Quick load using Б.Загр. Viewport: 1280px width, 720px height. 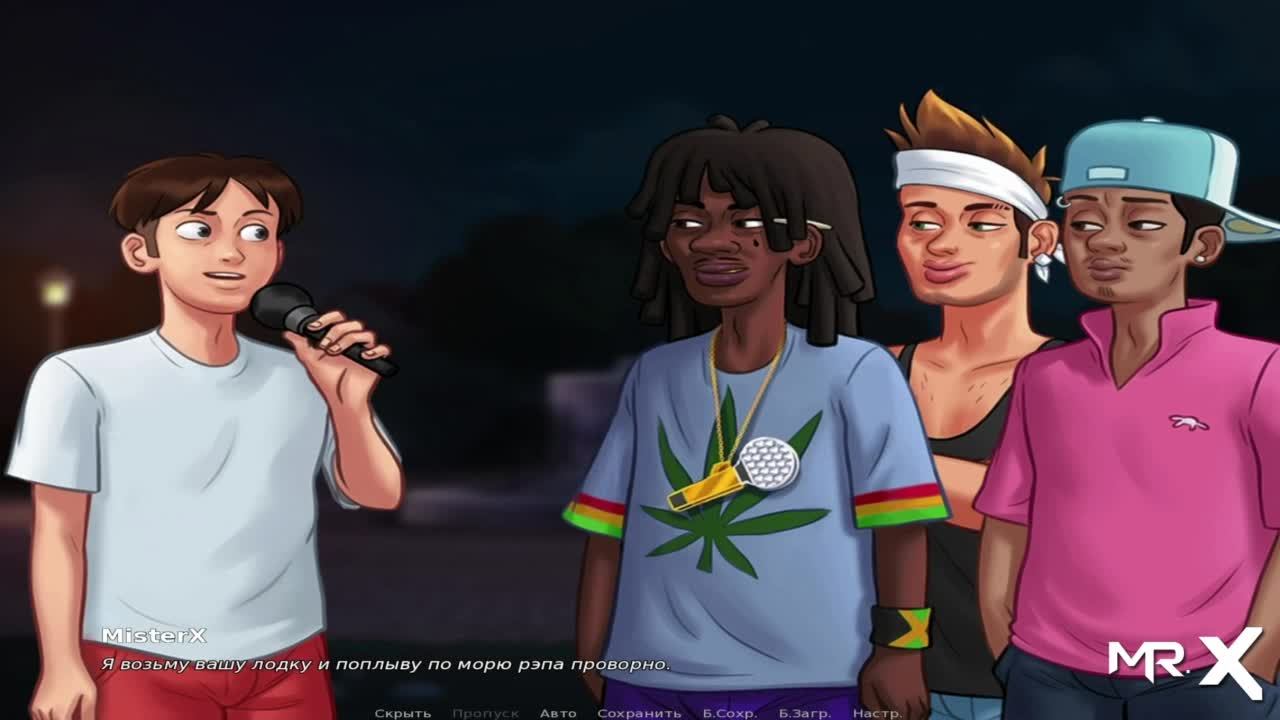[x=805, y=713]
